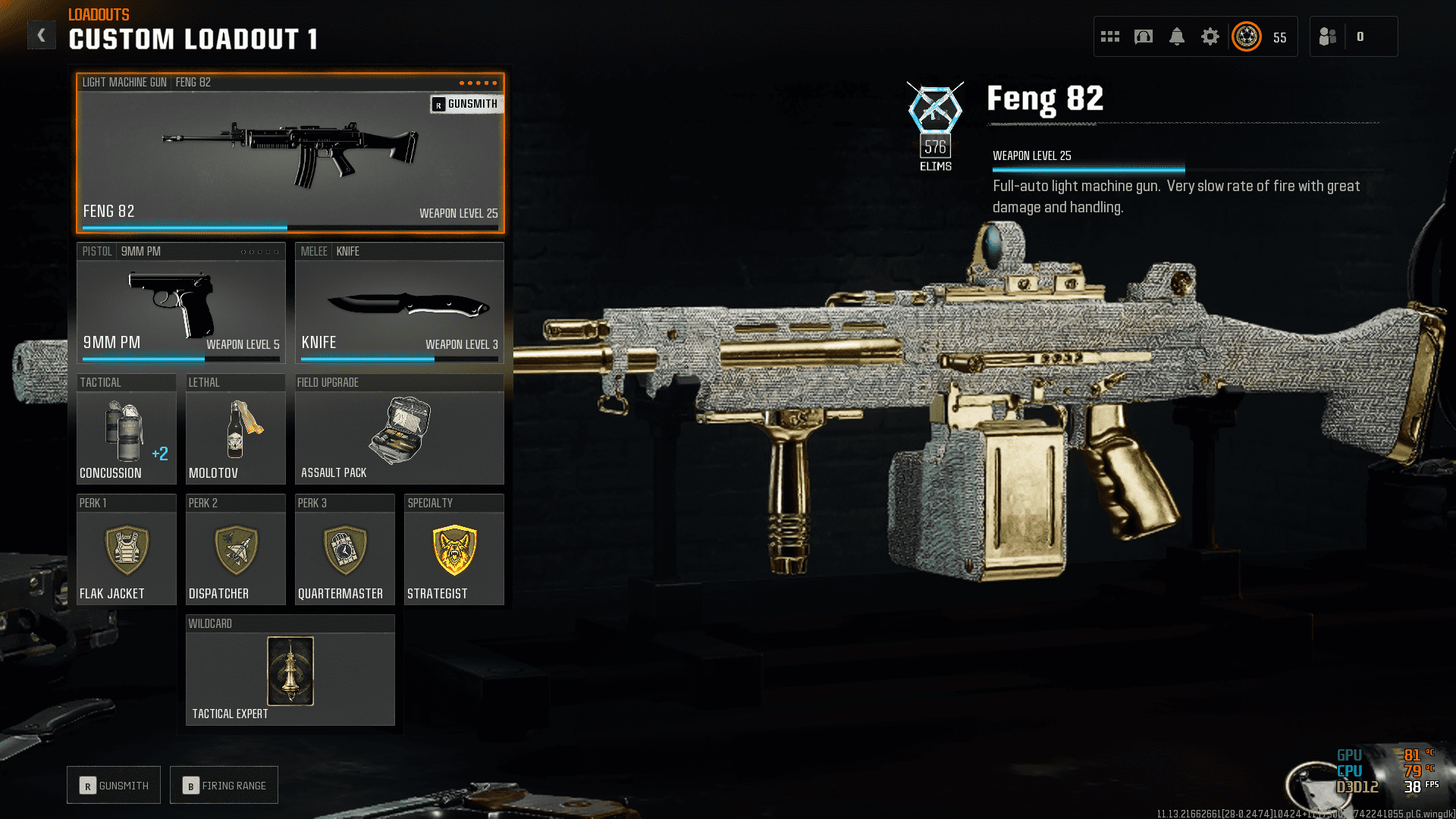Image resolution: width=1456 pixels, height=819 pixels.
Task: Select the Assault Pack field upgrade
Action: (399, 430)
